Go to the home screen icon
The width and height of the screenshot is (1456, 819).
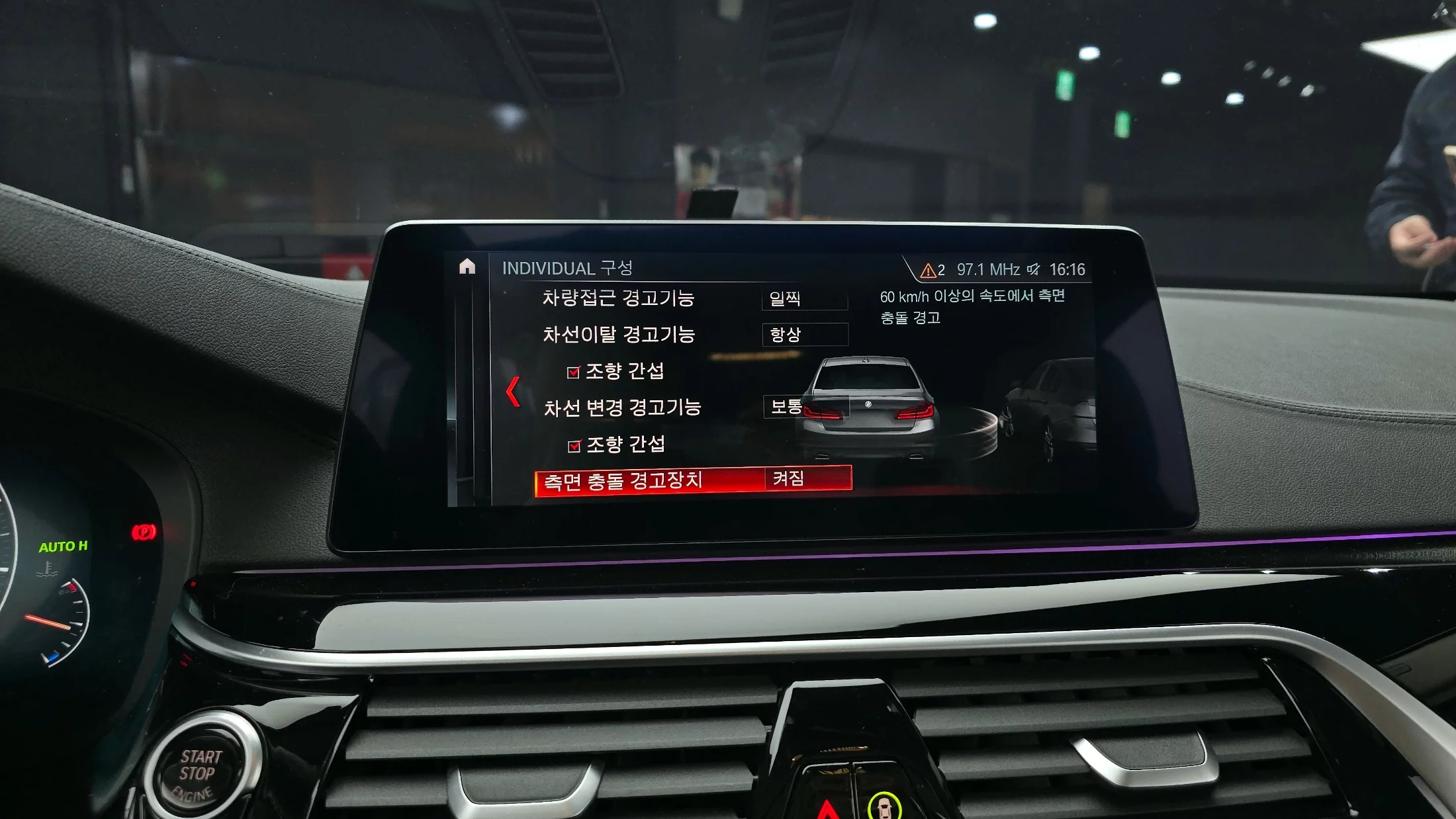(467, 266)
